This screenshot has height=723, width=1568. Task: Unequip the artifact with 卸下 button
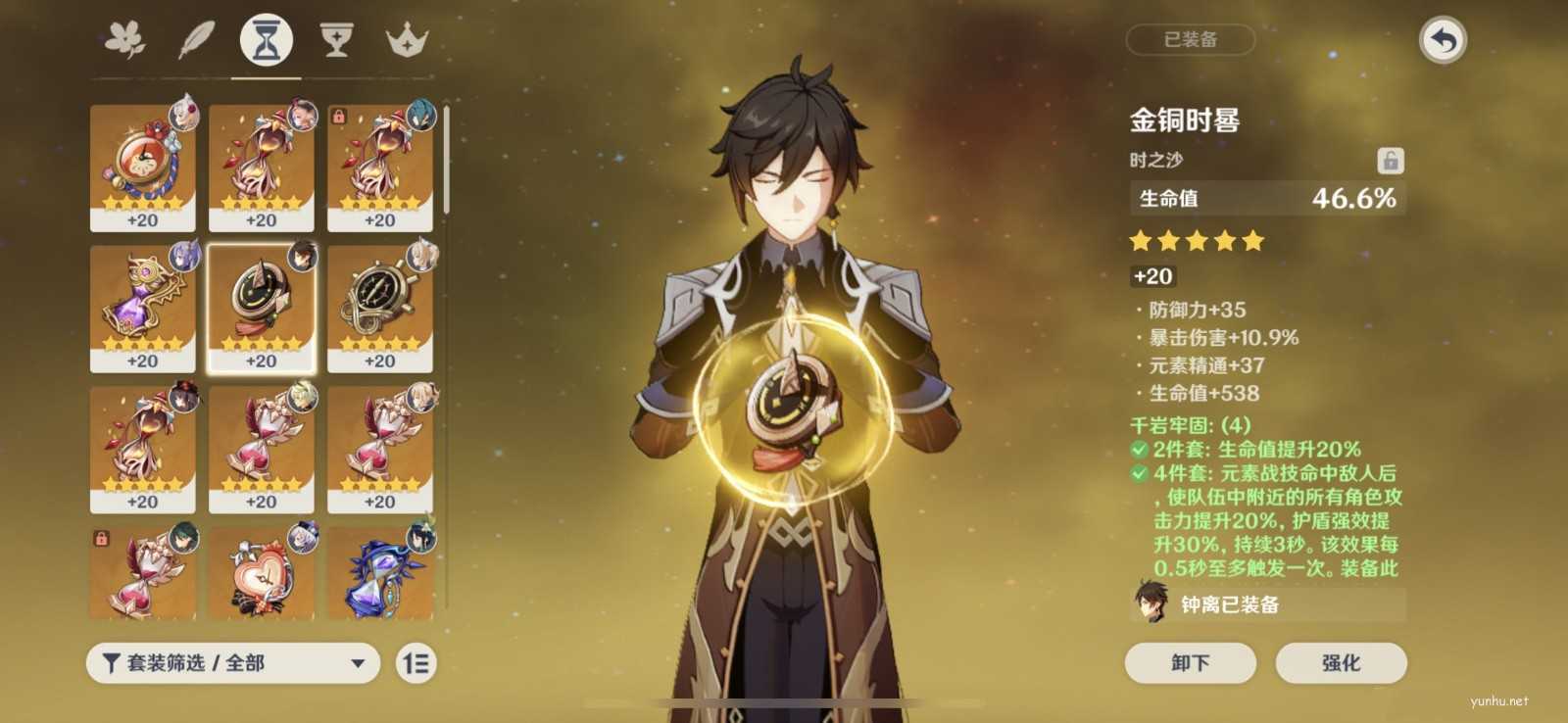(x=1190, y=663)
